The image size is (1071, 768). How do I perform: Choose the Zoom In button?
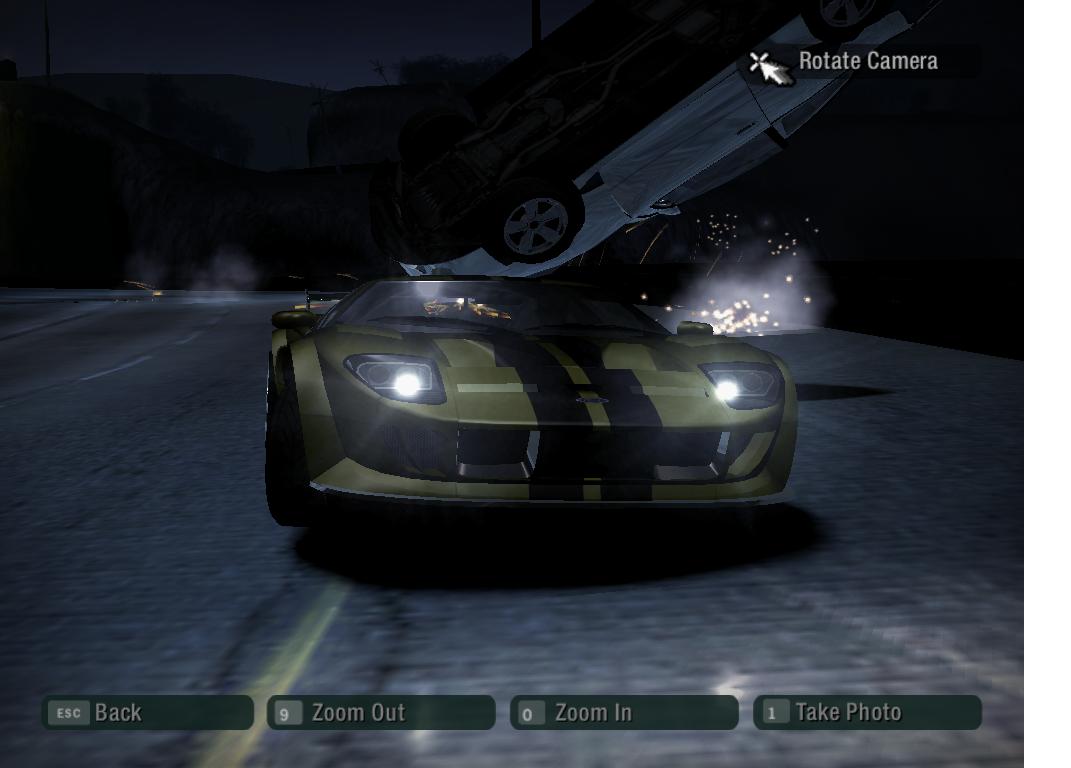tap(624, 713)
